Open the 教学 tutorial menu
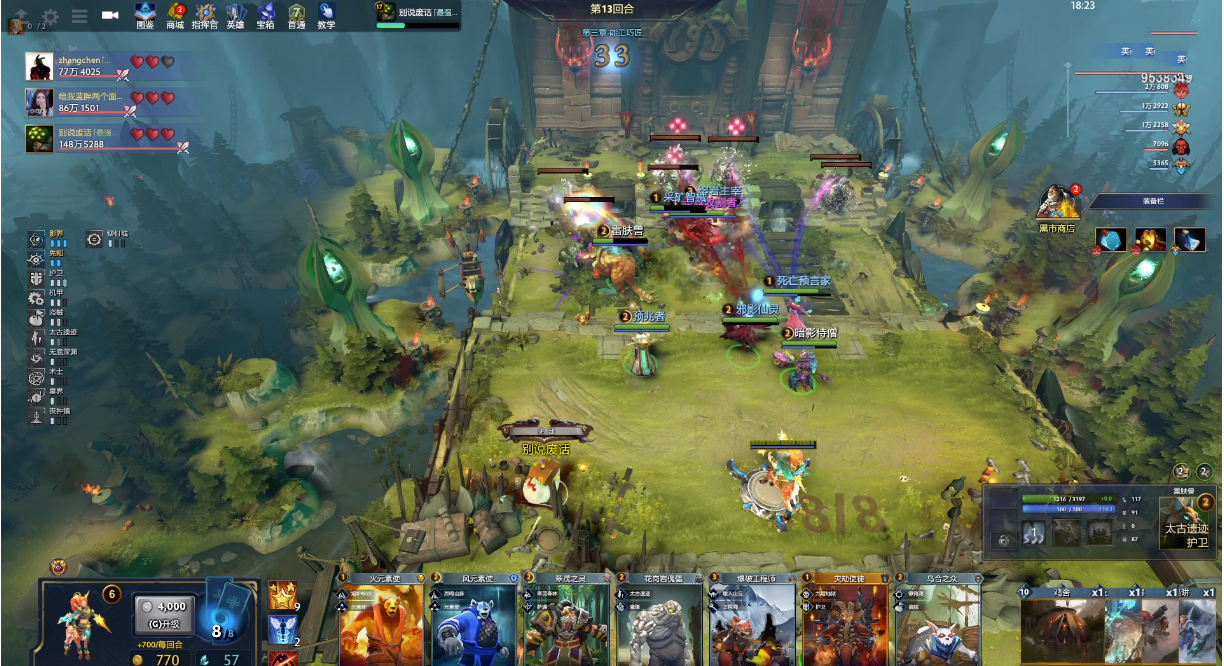1224x666 pixels. coord(326,15)
